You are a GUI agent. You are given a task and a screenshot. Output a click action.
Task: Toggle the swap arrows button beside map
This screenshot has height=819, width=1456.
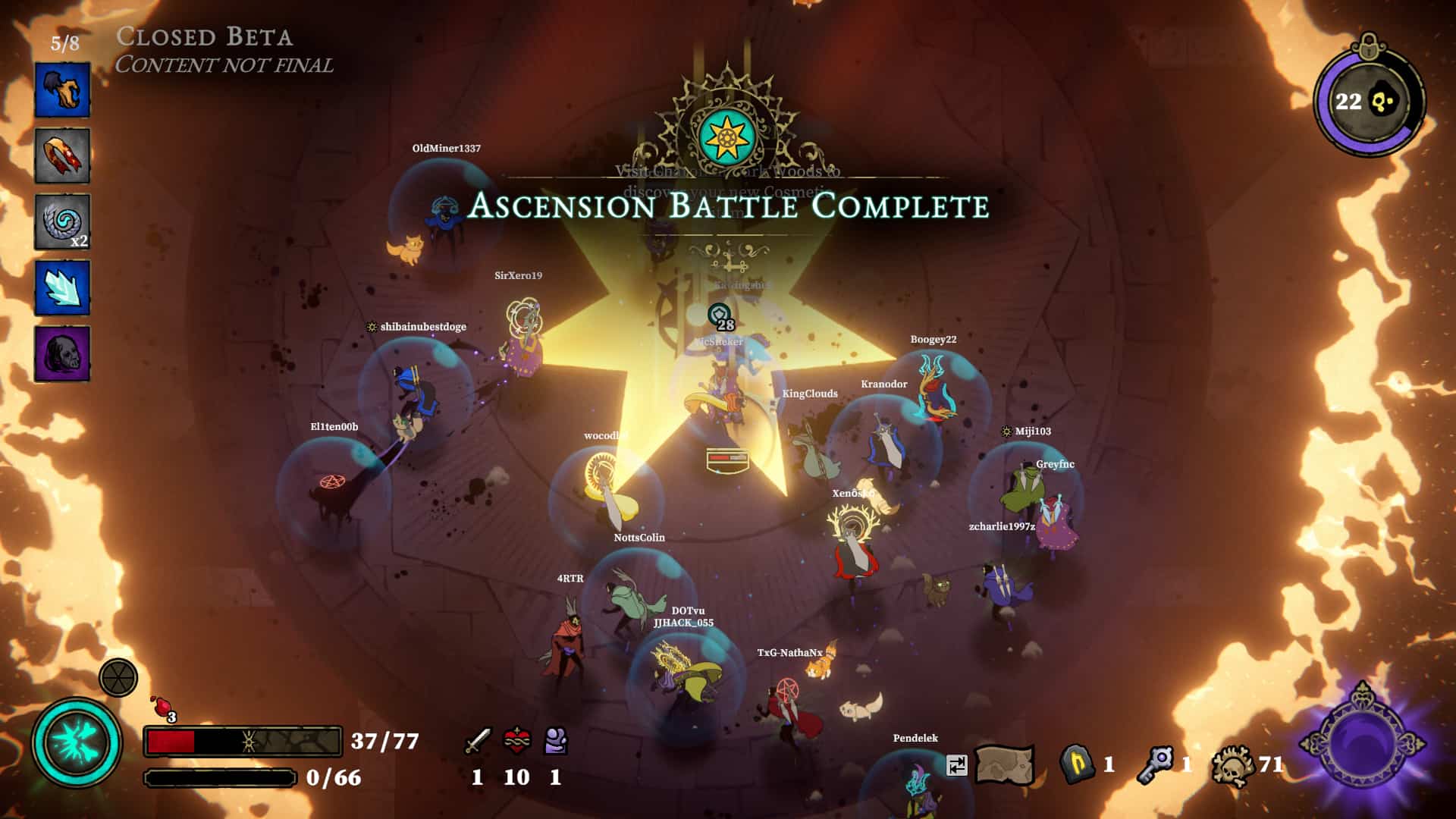[957, 765]
